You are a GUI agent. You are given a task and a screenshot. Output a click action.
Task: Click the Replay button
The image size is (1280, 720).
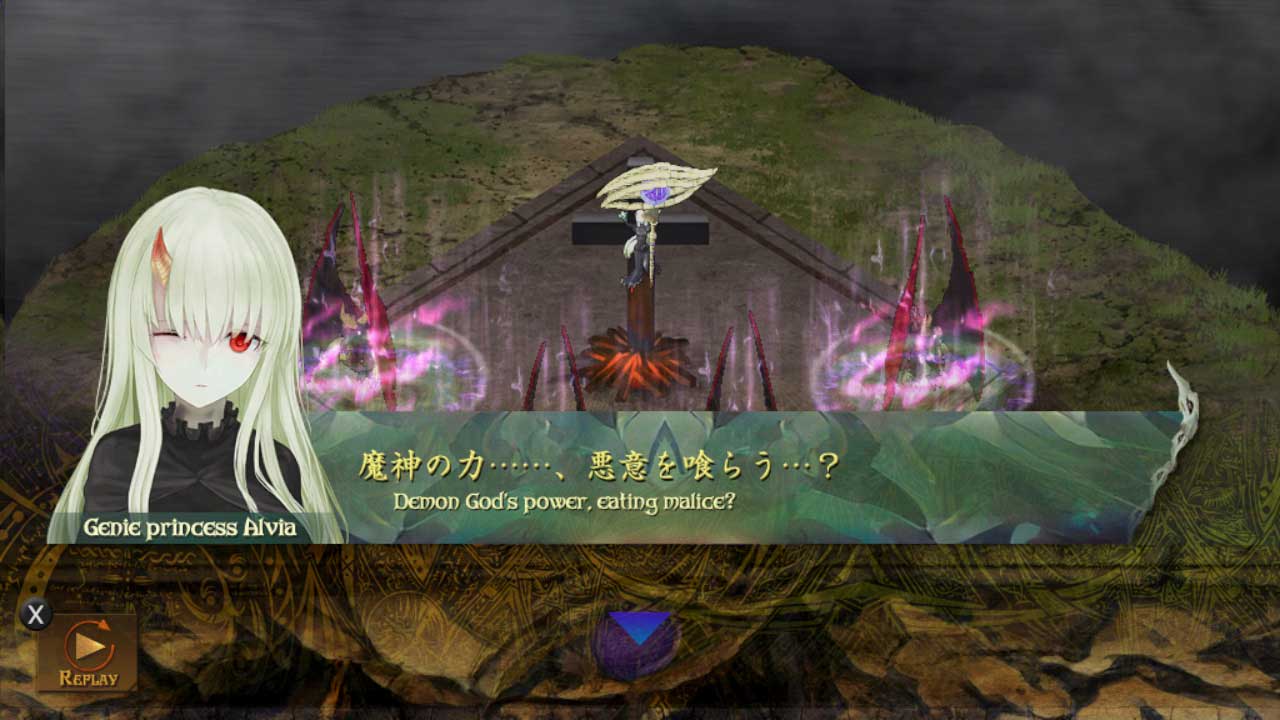click(90, 648)
